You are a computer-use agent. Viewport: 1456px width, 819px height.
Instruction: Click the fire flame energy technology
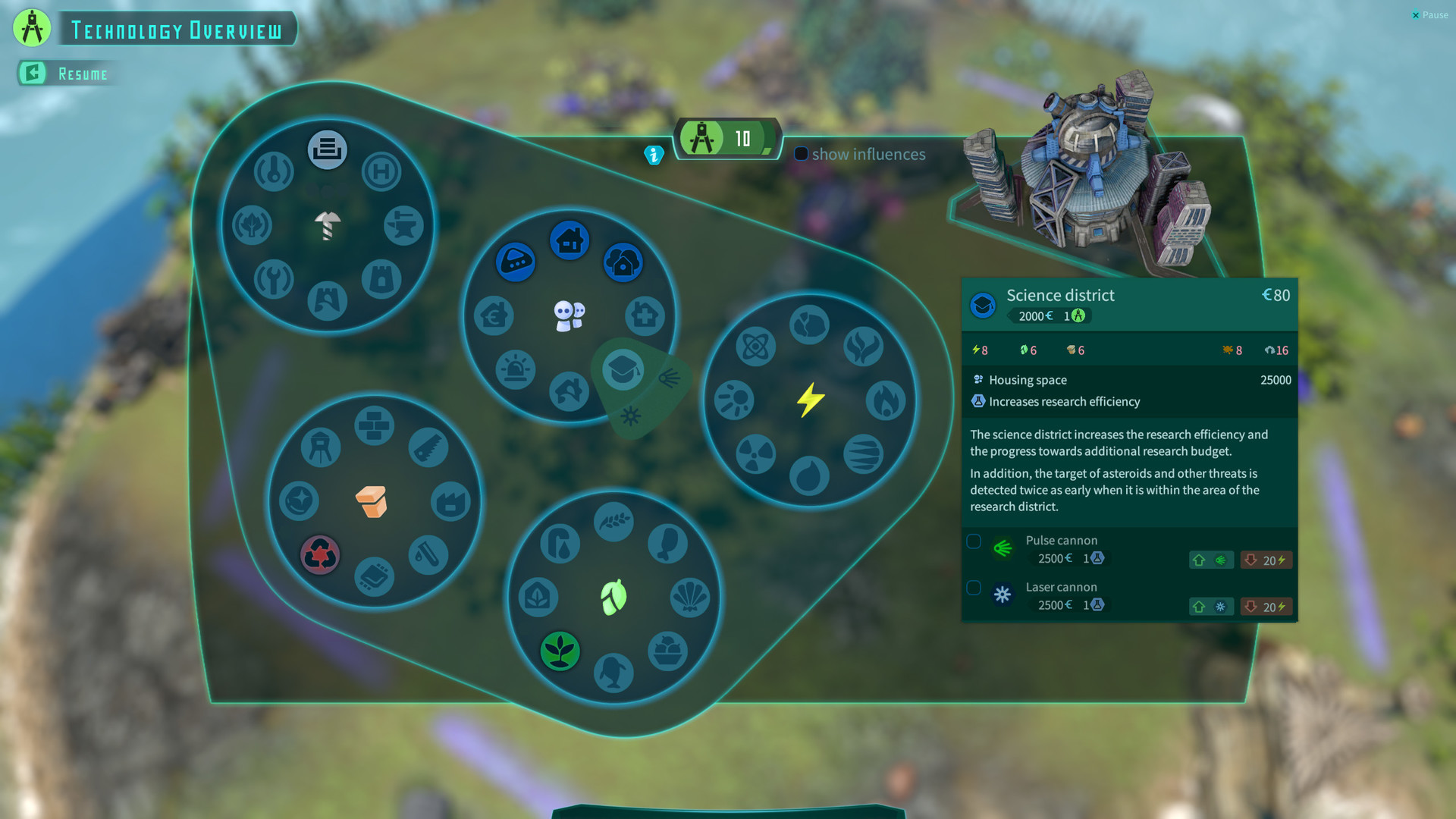pyautogui.click(x=886, y=400)
